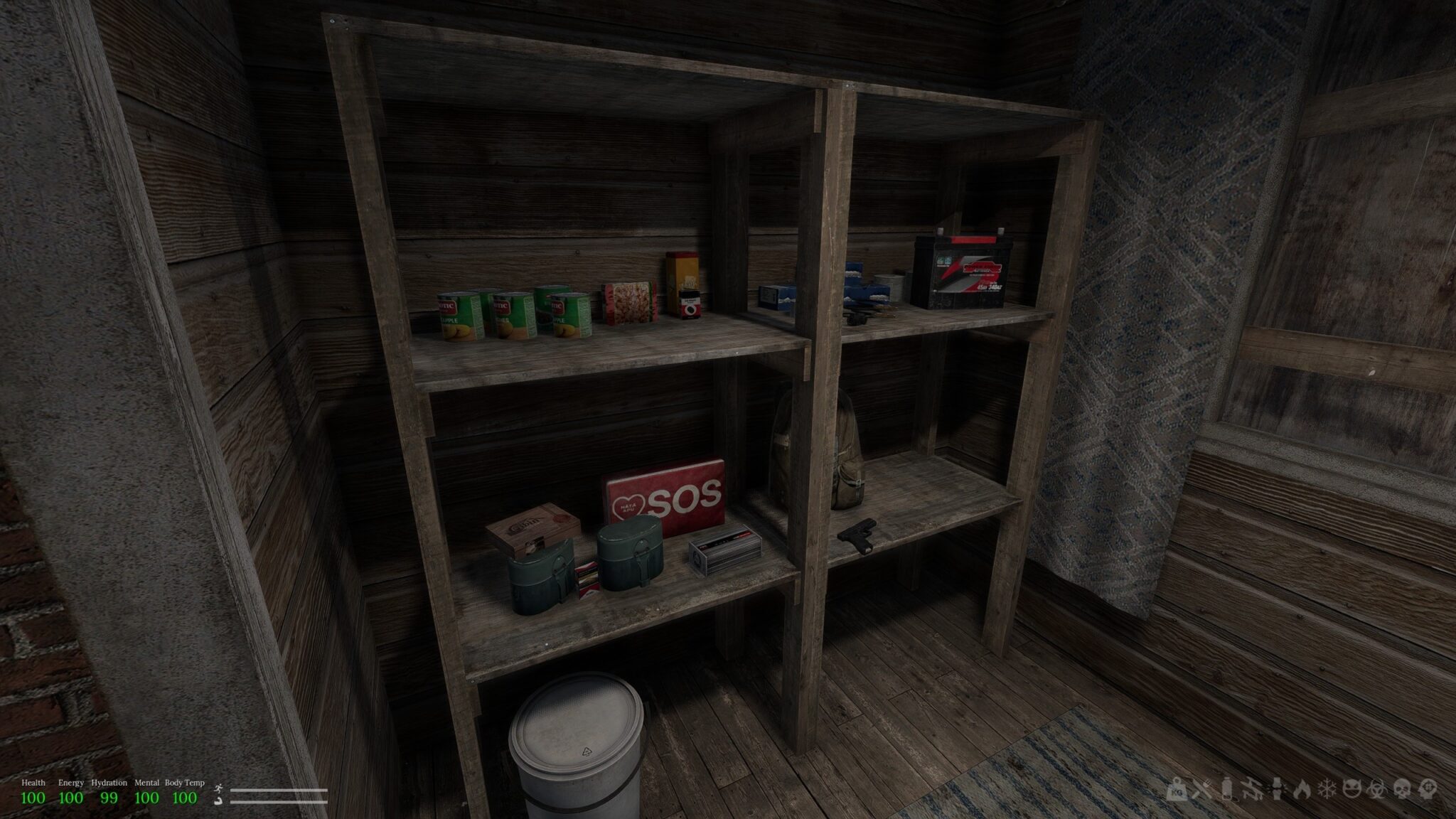Click the water bottle thirst icon
The height and width of the screenshot is (819, 1456).
1226,789
